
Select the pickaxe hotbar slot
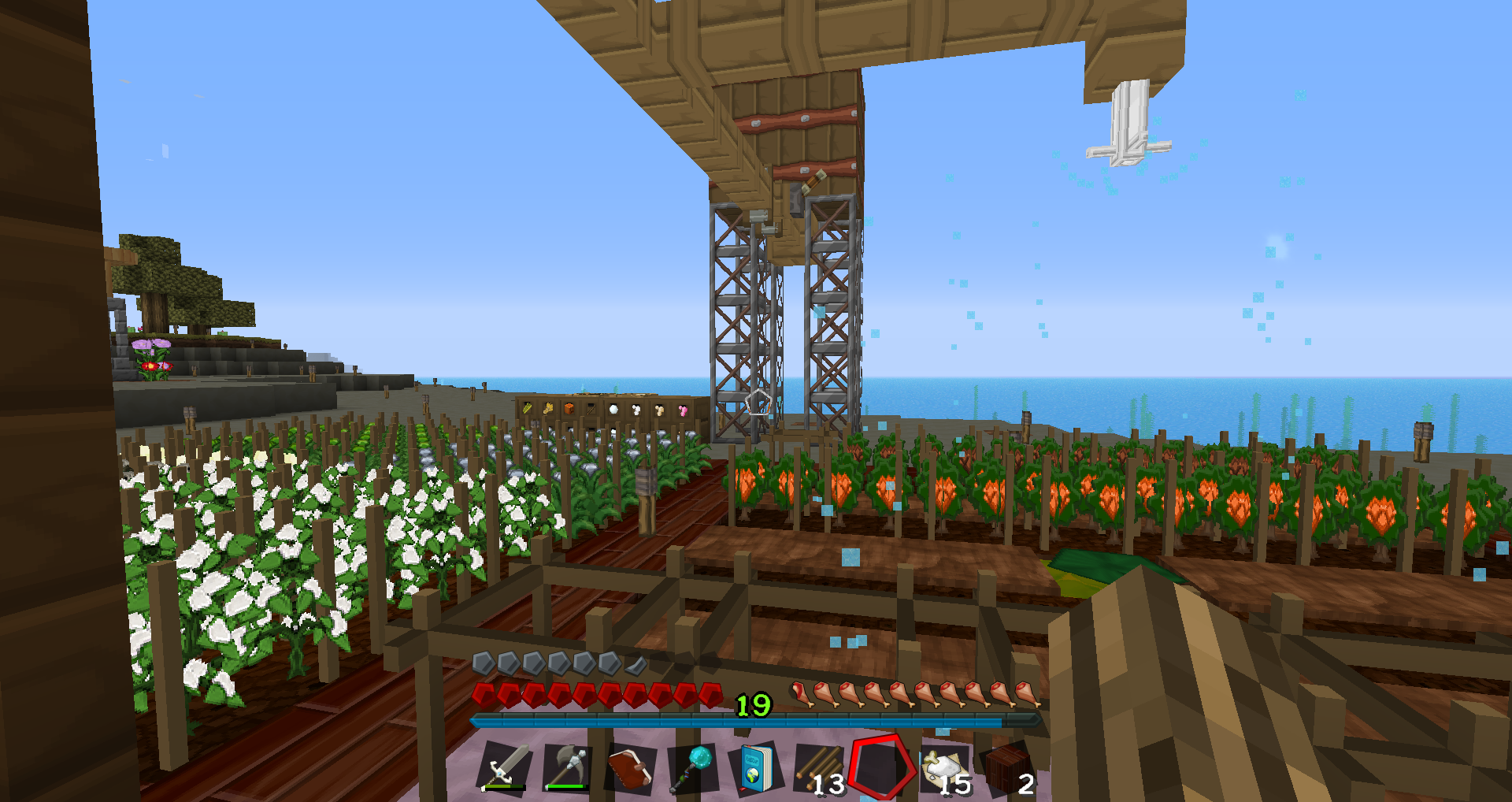pos(567,767)
